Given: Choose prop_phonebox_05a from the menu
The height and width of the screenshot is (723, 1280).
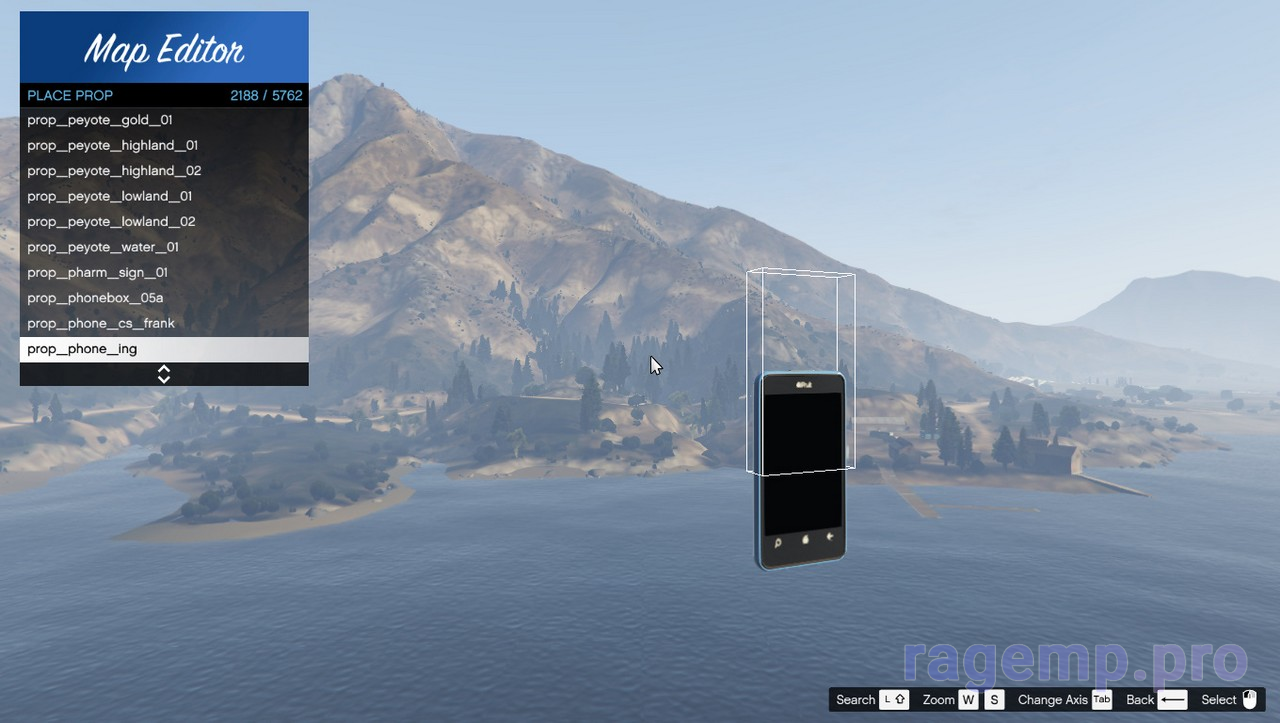Looking at the screenshot, I should coord(95,298).
